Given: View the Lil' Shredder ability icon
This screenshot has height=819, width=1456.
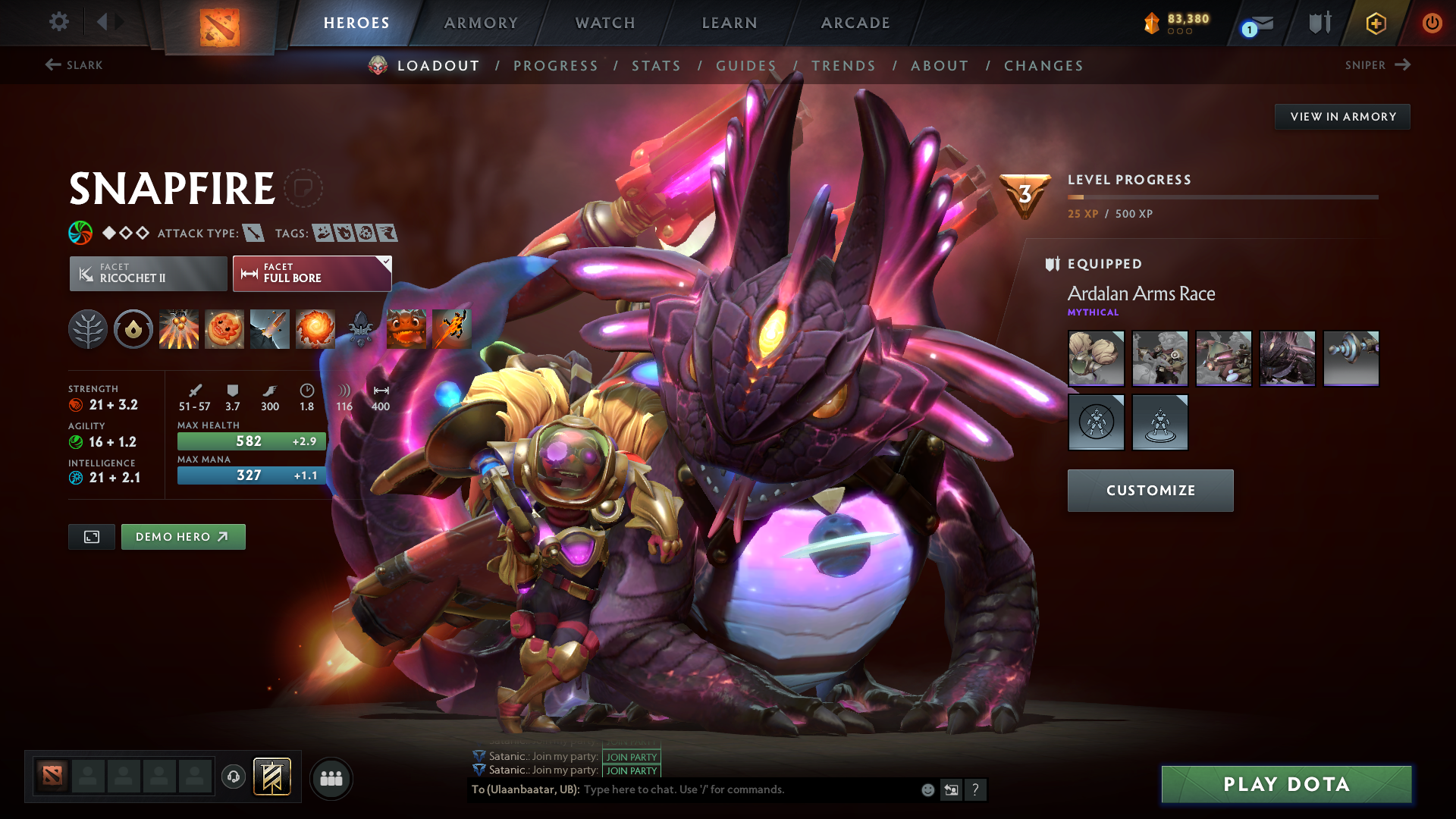Looking at the screenshot, I should click(x=270, y=328).
